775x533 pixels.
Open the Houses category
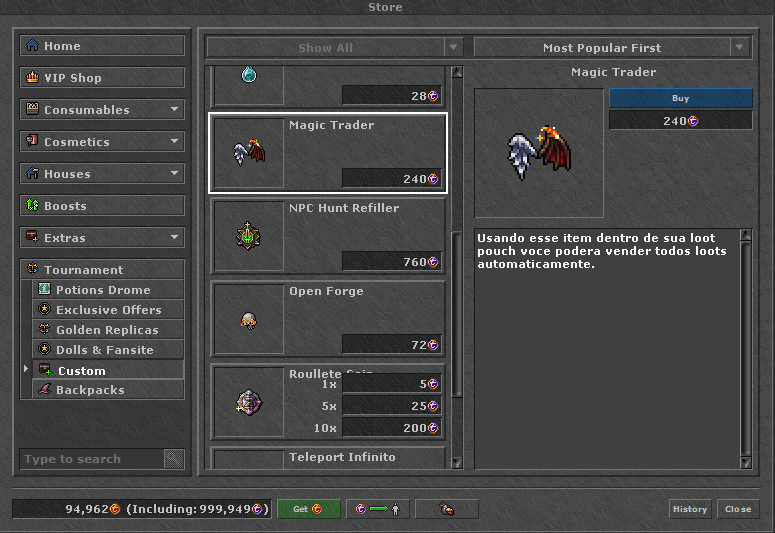click(102, 174)
